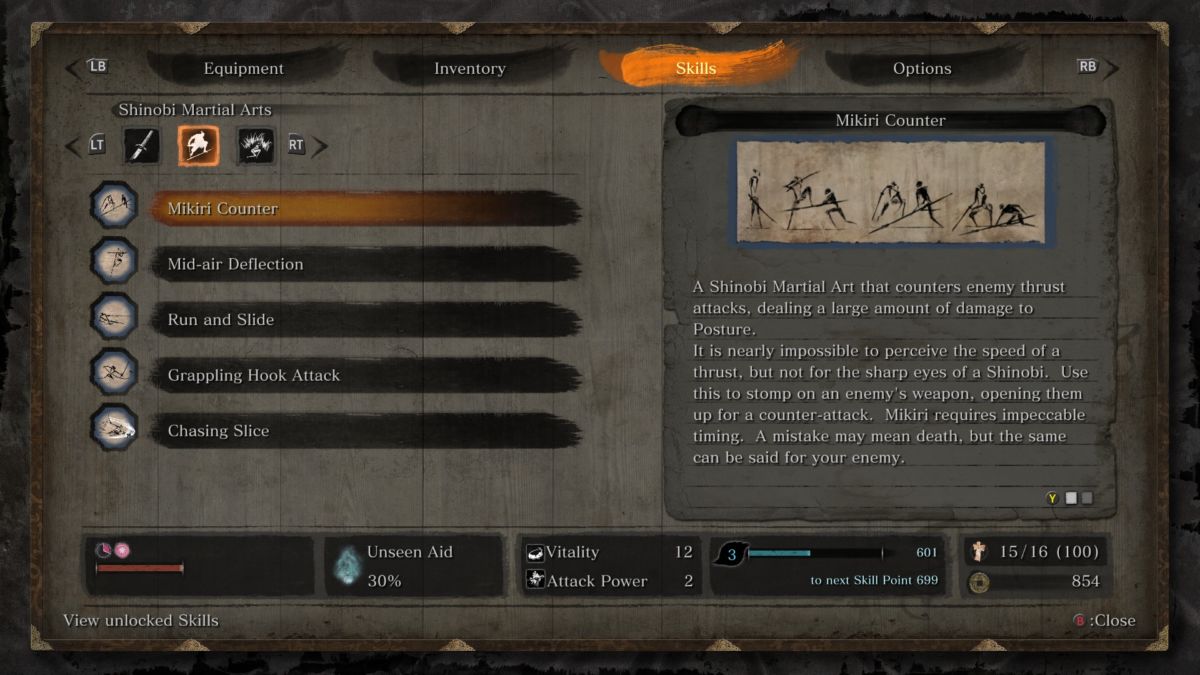Click the Chasing Slice round skill icon

pos(114,428)
